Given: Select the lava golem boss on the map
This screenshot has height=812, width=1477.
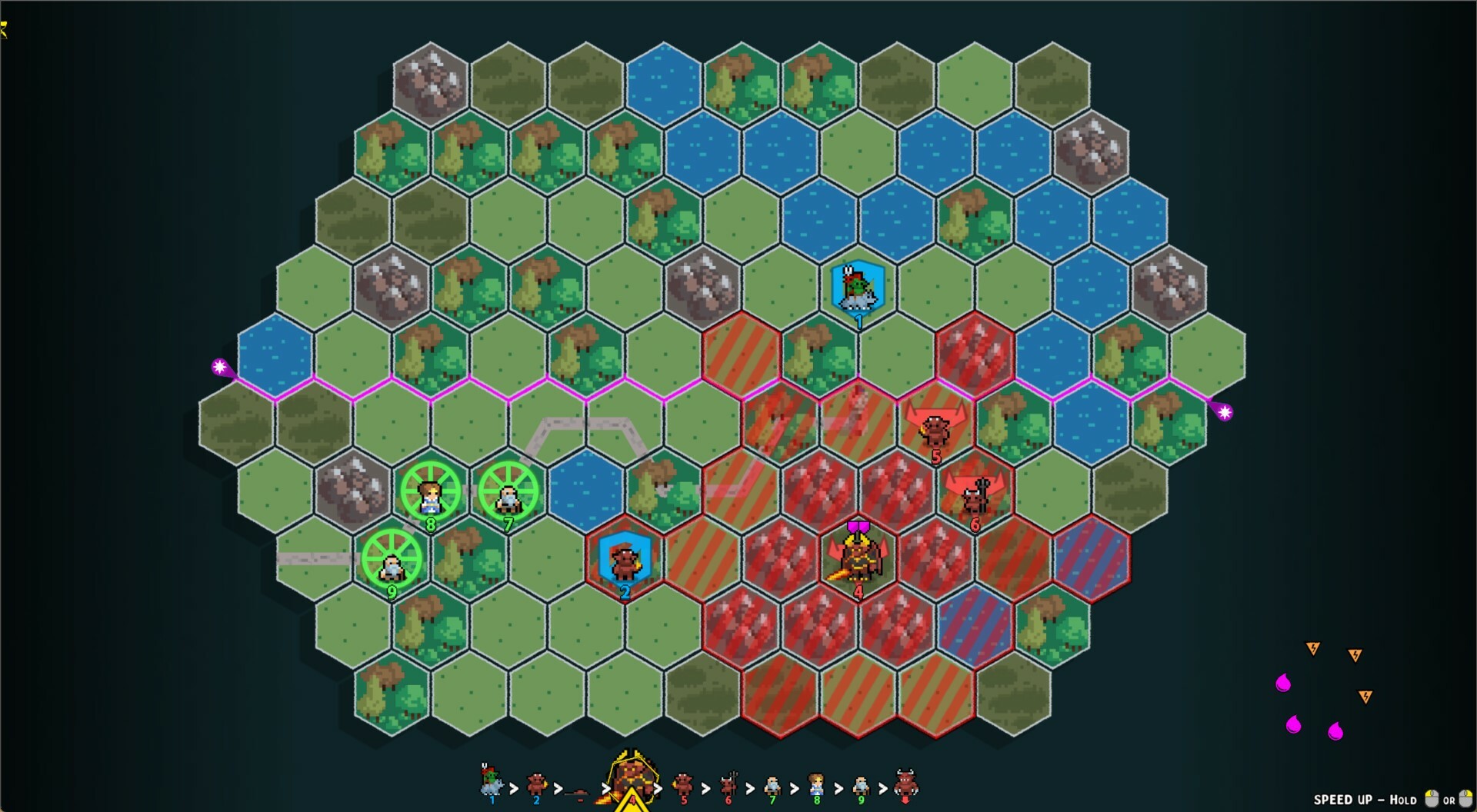Looking at the screenshot, I should 859,560.
